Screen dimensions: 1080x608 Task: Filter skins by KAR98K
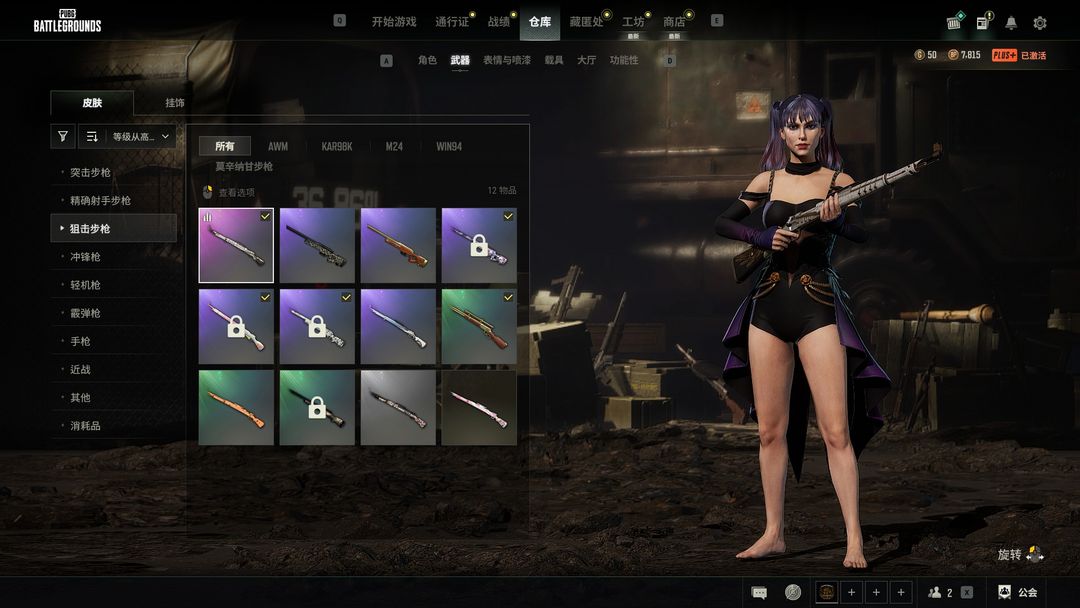click(337, 146)
